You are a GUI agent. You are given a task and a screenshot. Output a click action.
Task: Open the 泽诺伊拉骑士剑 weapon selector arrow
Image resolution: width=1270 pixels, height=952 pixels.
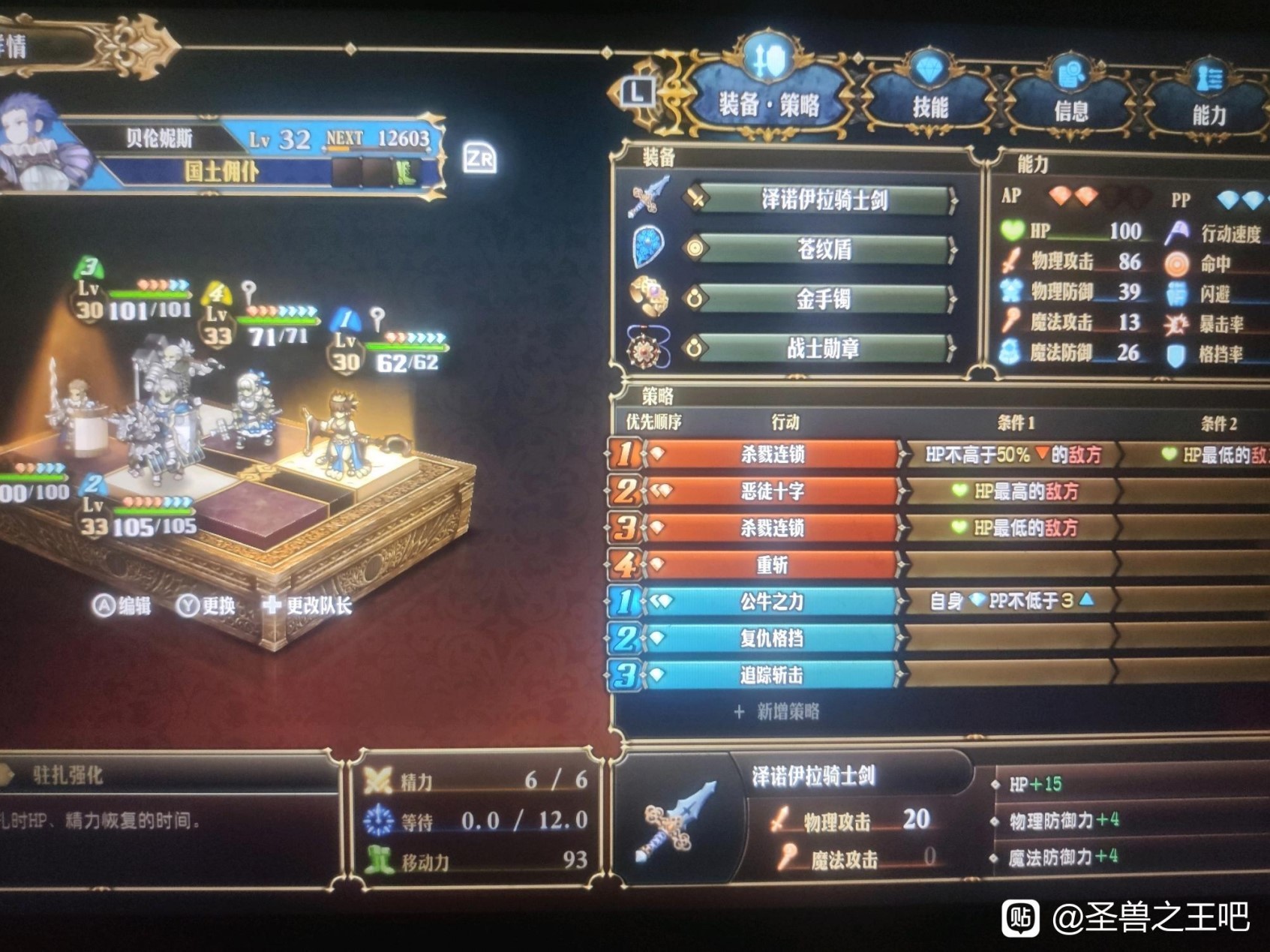coord(954,200)
